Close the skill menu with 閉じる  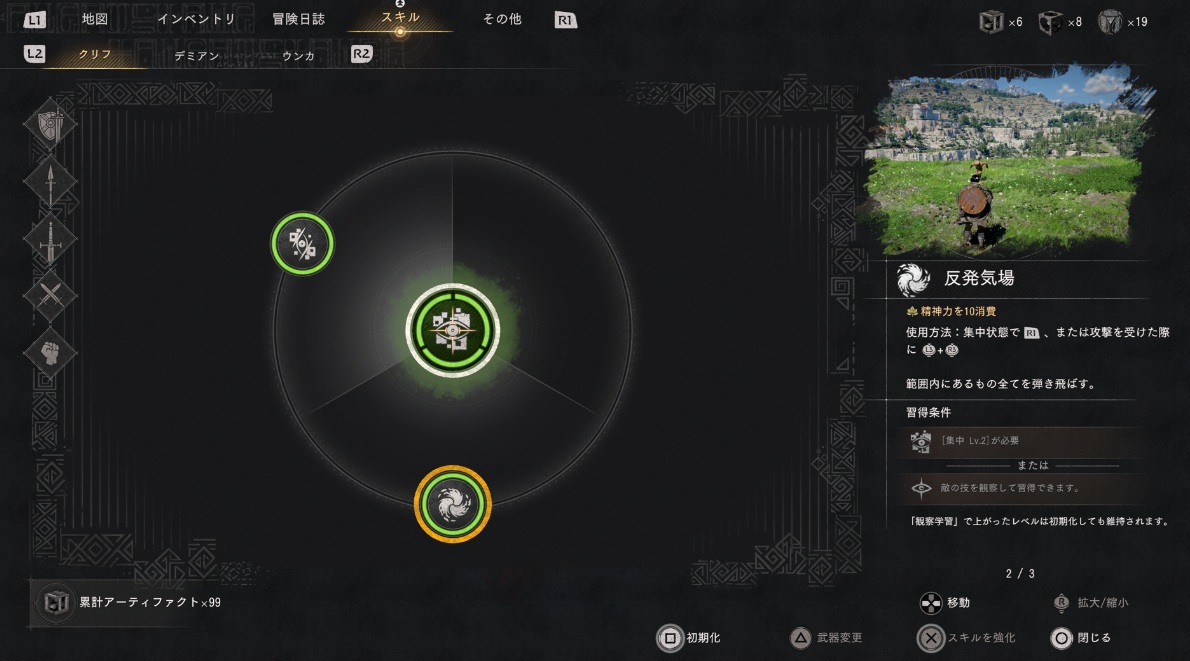point(1082,637)
